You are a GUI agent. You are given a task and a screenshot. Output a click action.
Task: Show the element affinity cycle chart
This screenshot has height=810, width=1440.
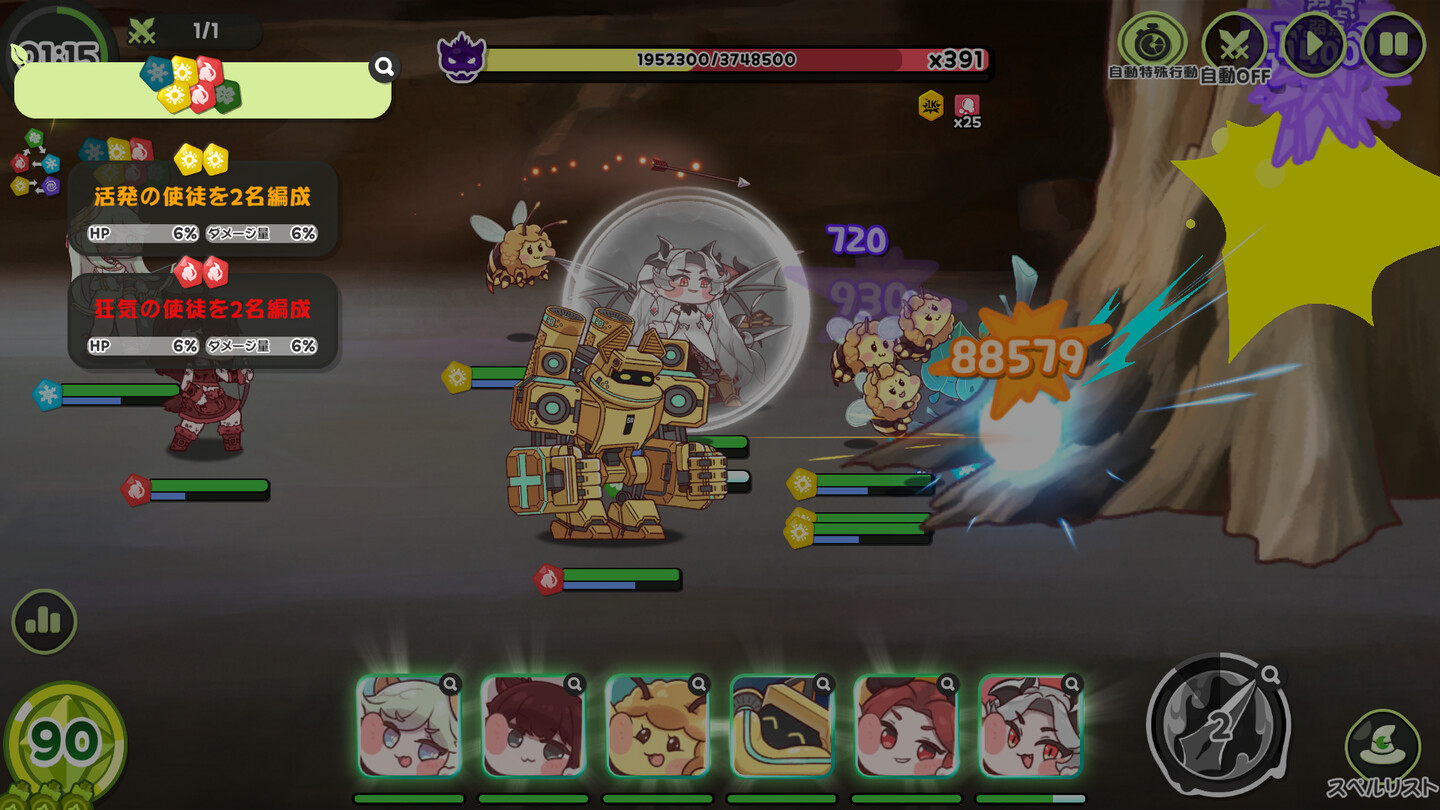[x=35, y=163]
